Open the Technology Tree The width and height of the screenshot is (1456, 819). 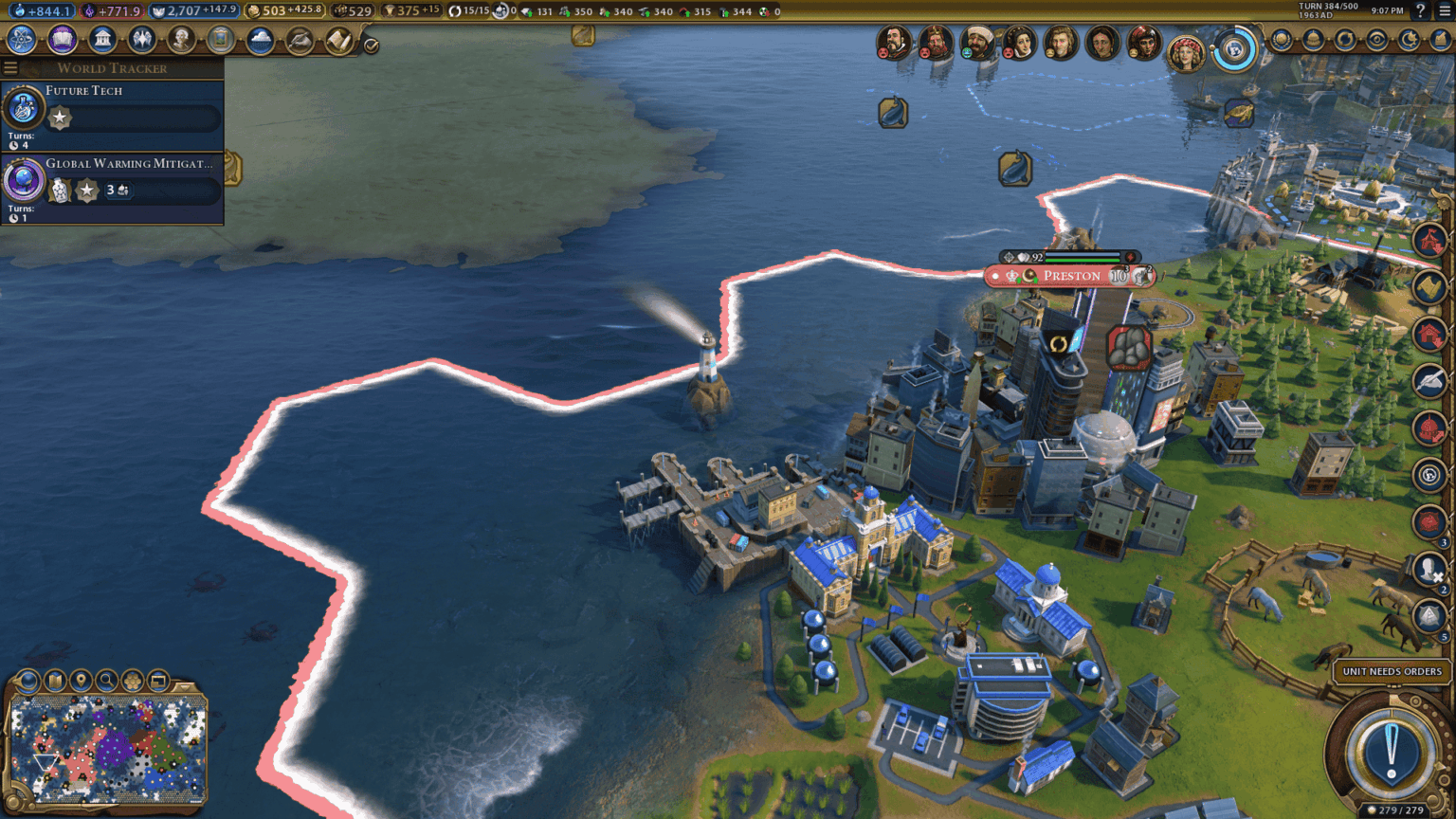tap(21, 40)
